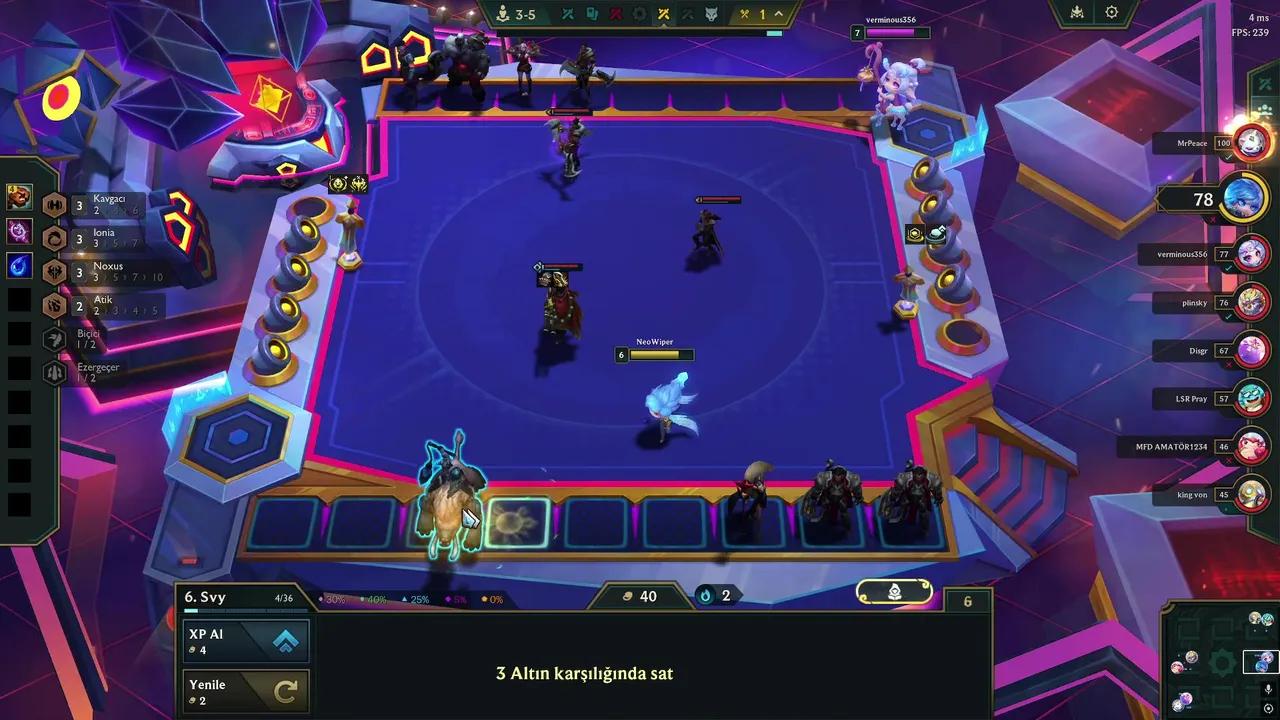This screenshot has height=720, width=1280.
Task: Click the crossed-swords scoreboard icon beside the gear
Action: tap(1075, 12)
